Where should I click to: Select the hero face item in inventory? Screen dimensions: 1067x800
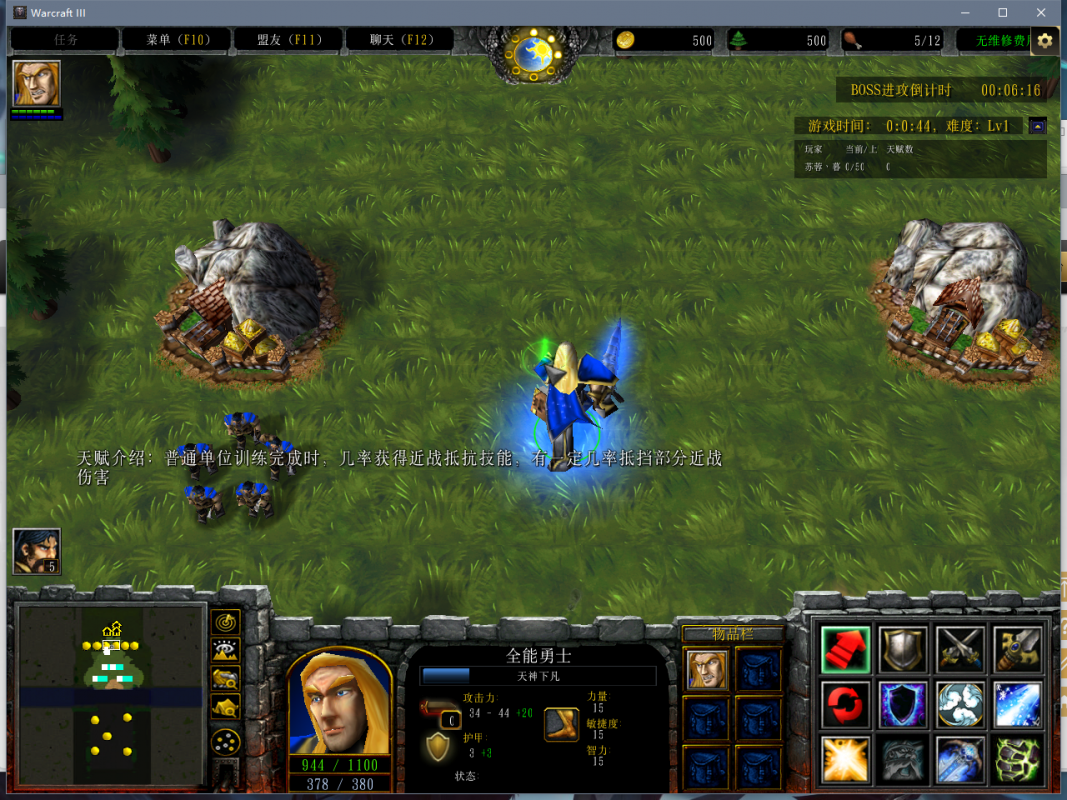[707, 668]
